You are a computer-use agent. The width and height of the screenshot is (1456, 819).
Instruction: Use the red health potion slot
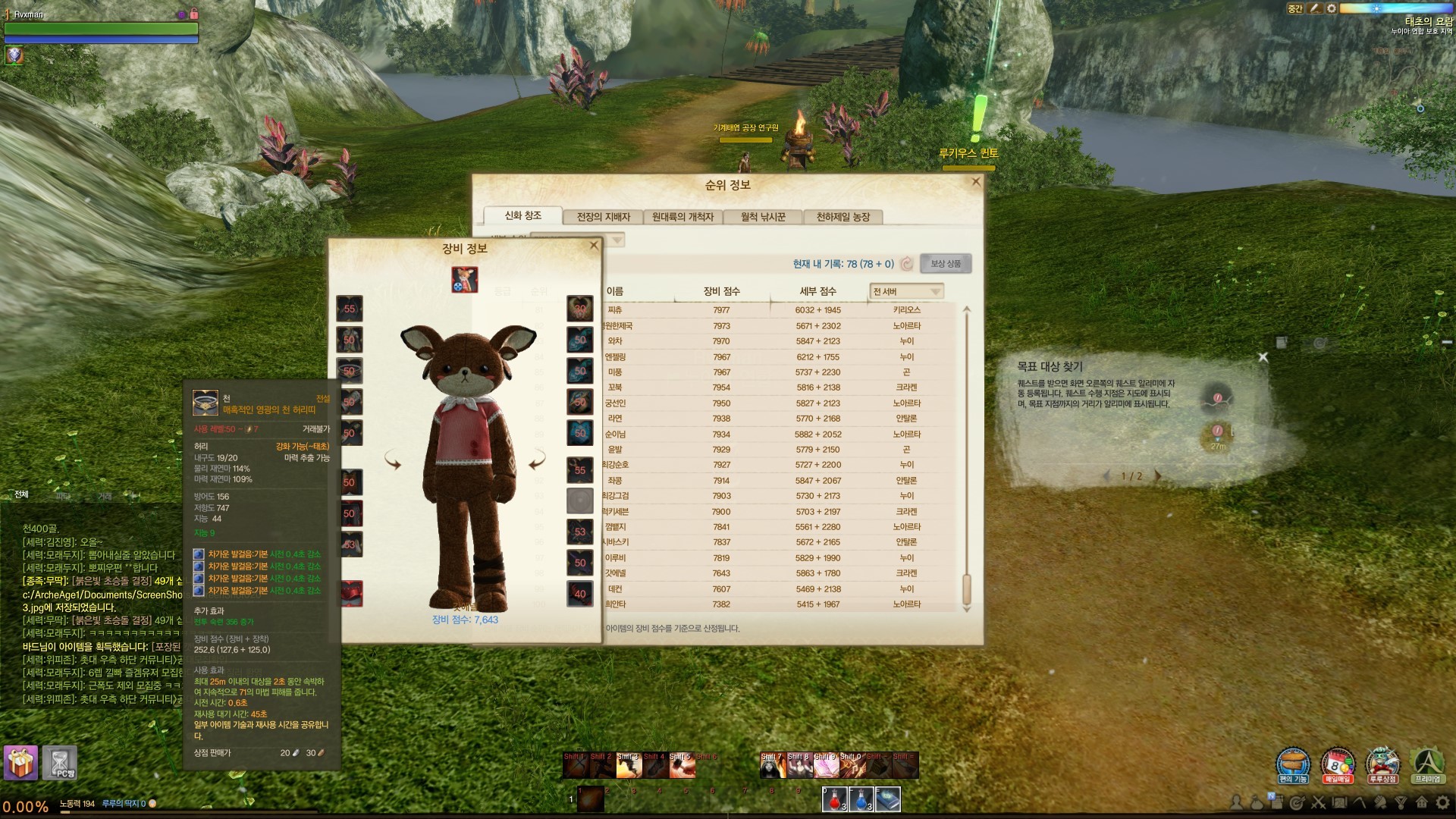coord(835,799)
